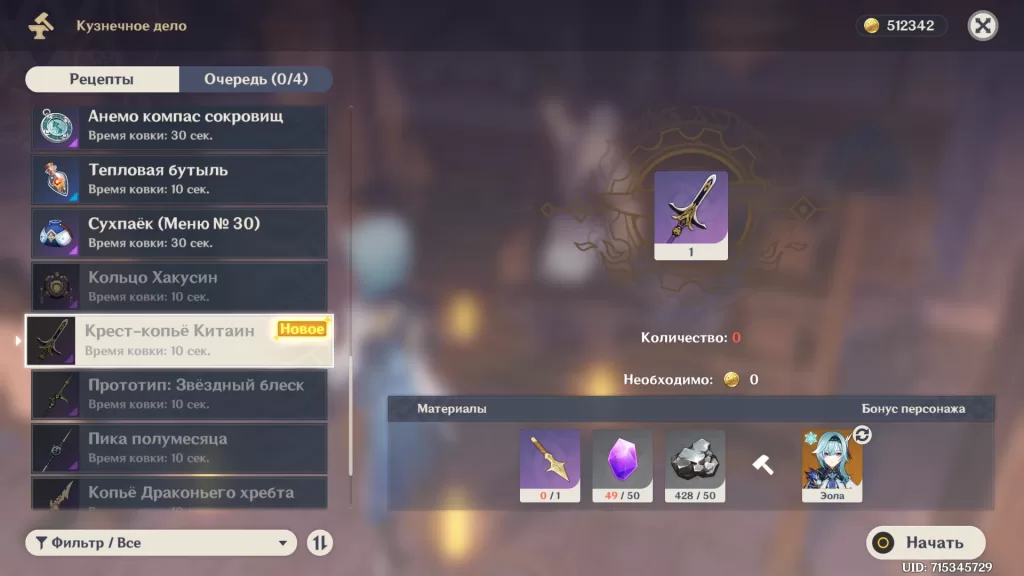Select the Крест-копьё Китаин recipe

click(179, 341)
